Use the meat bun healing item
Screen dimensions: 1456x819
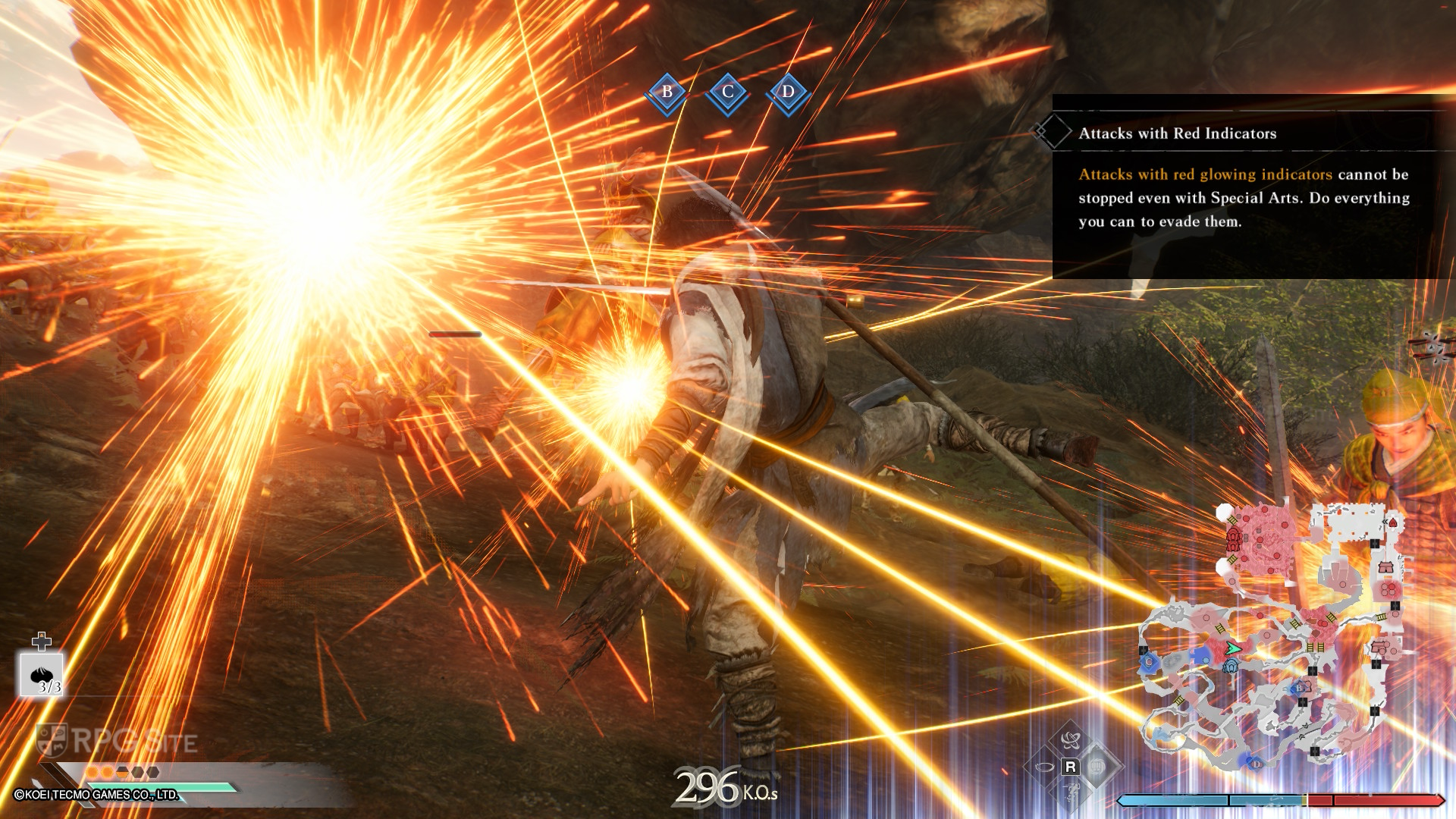click(42, 674)
